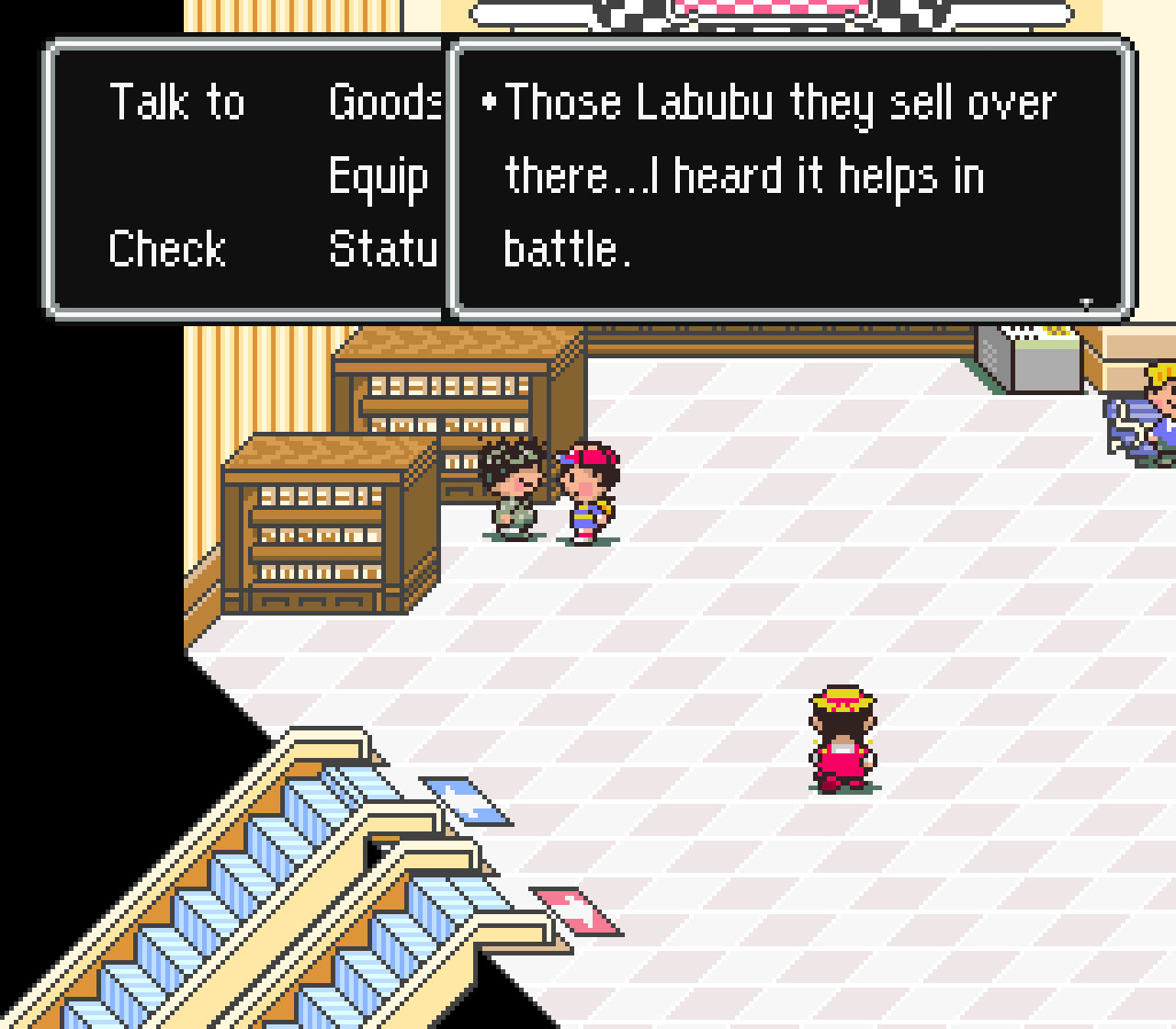This screenshot has height=1029, width=1176.
Task: Click the Status command in the menu
Action: (384, 248)
